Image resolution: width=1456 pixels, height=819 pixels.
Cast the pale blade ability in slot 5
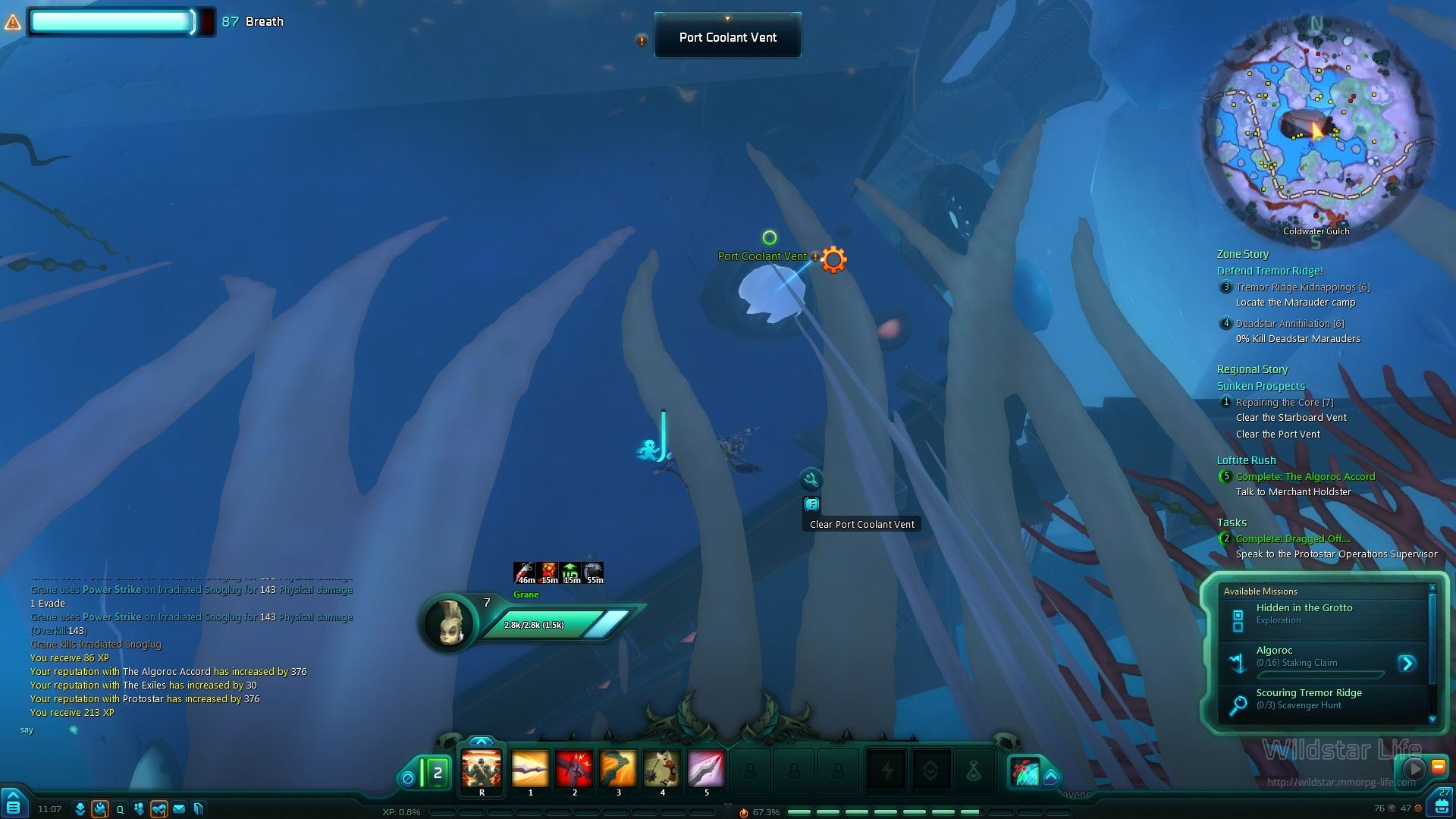tap(706, 769)
